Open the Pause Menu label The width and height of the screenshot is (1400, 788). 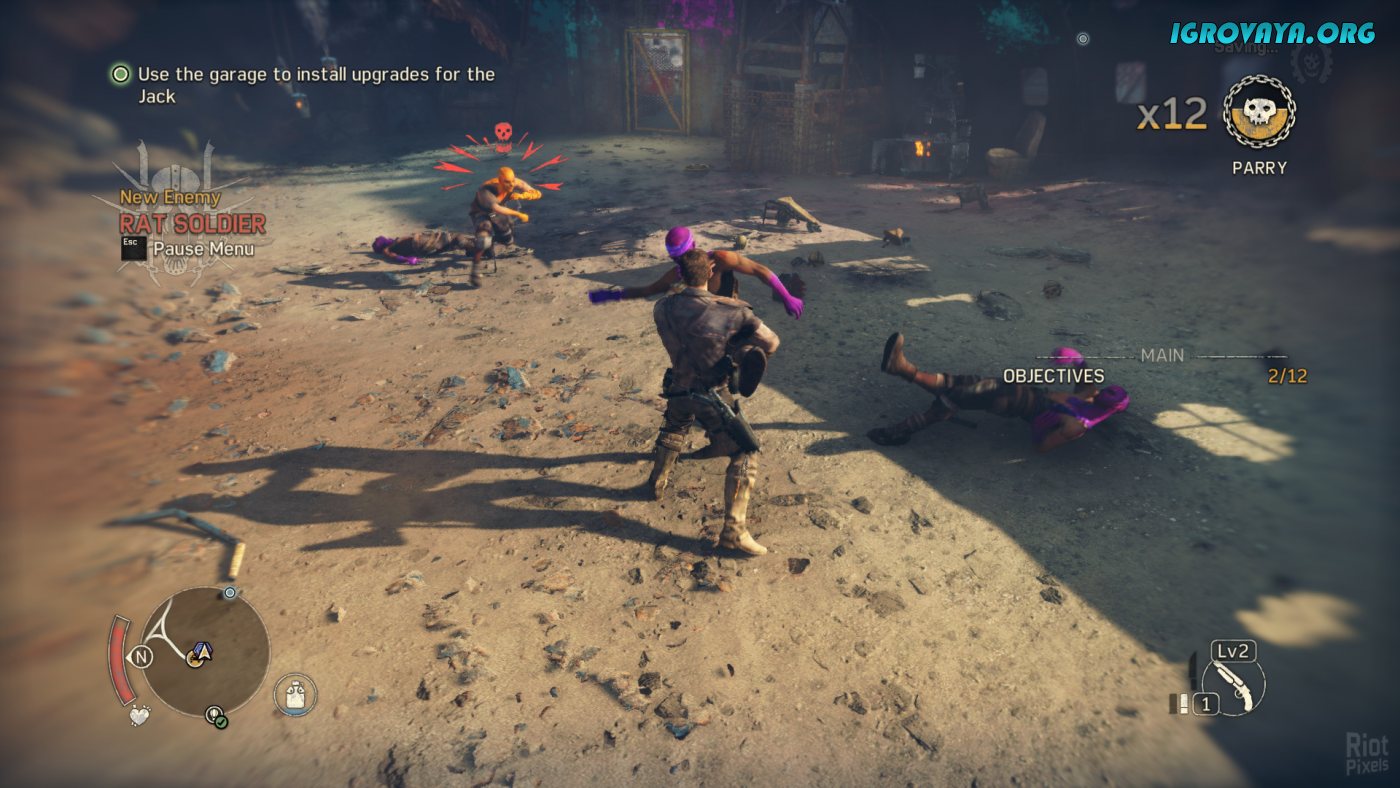tap(202, 249)
